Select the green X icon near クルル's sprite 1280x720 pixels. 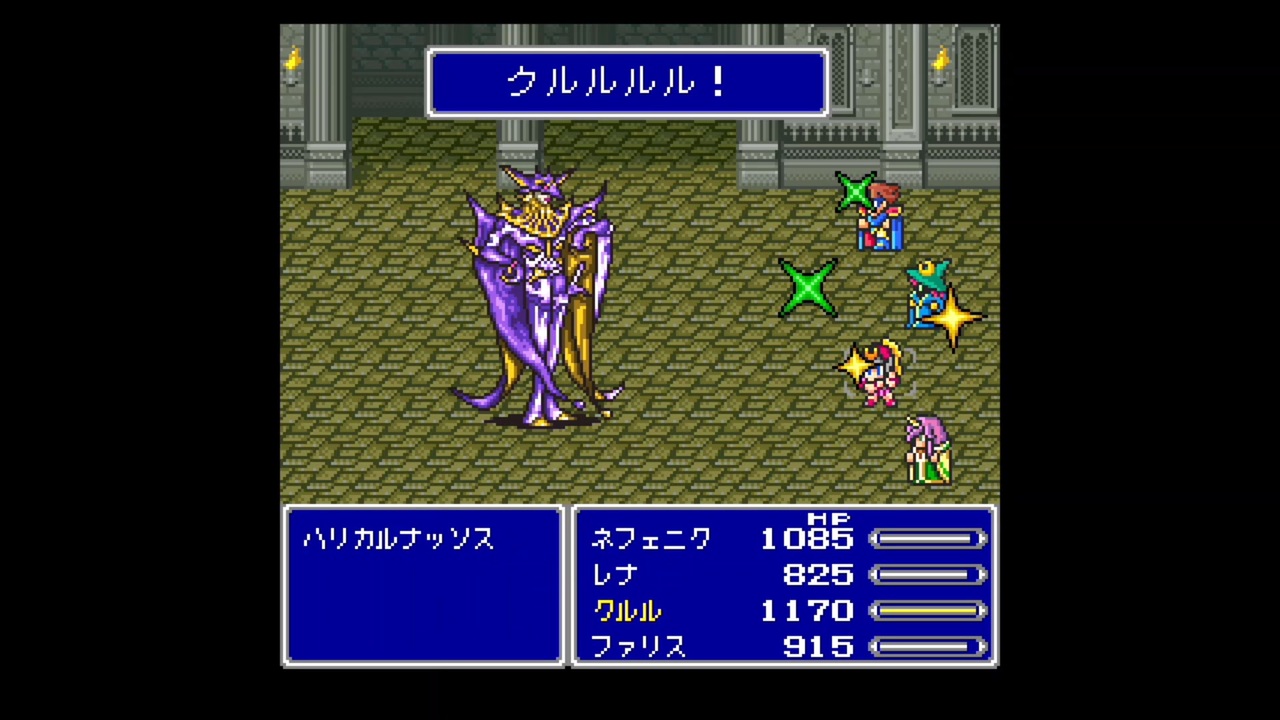click(810, 290)
